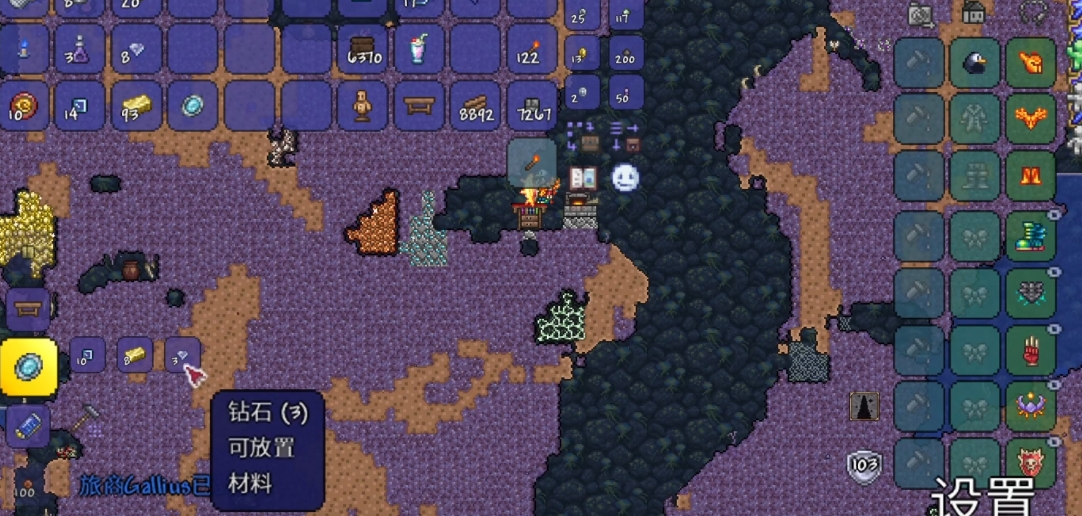Click the mannequin item slot
Image resolution: width=1082 pixels, height=516 pixels.
(363, 105)
